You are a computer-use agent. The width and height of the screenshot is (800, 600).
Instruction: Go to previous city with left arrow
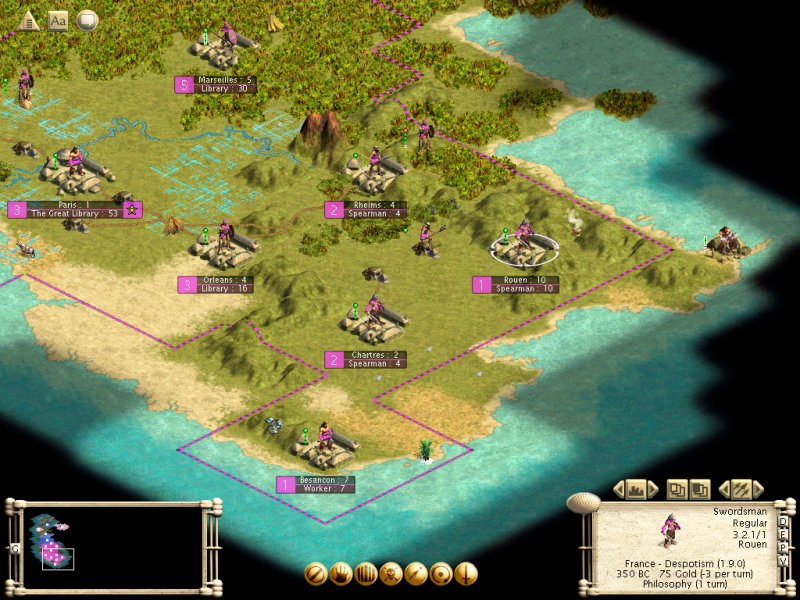point(619,489)
